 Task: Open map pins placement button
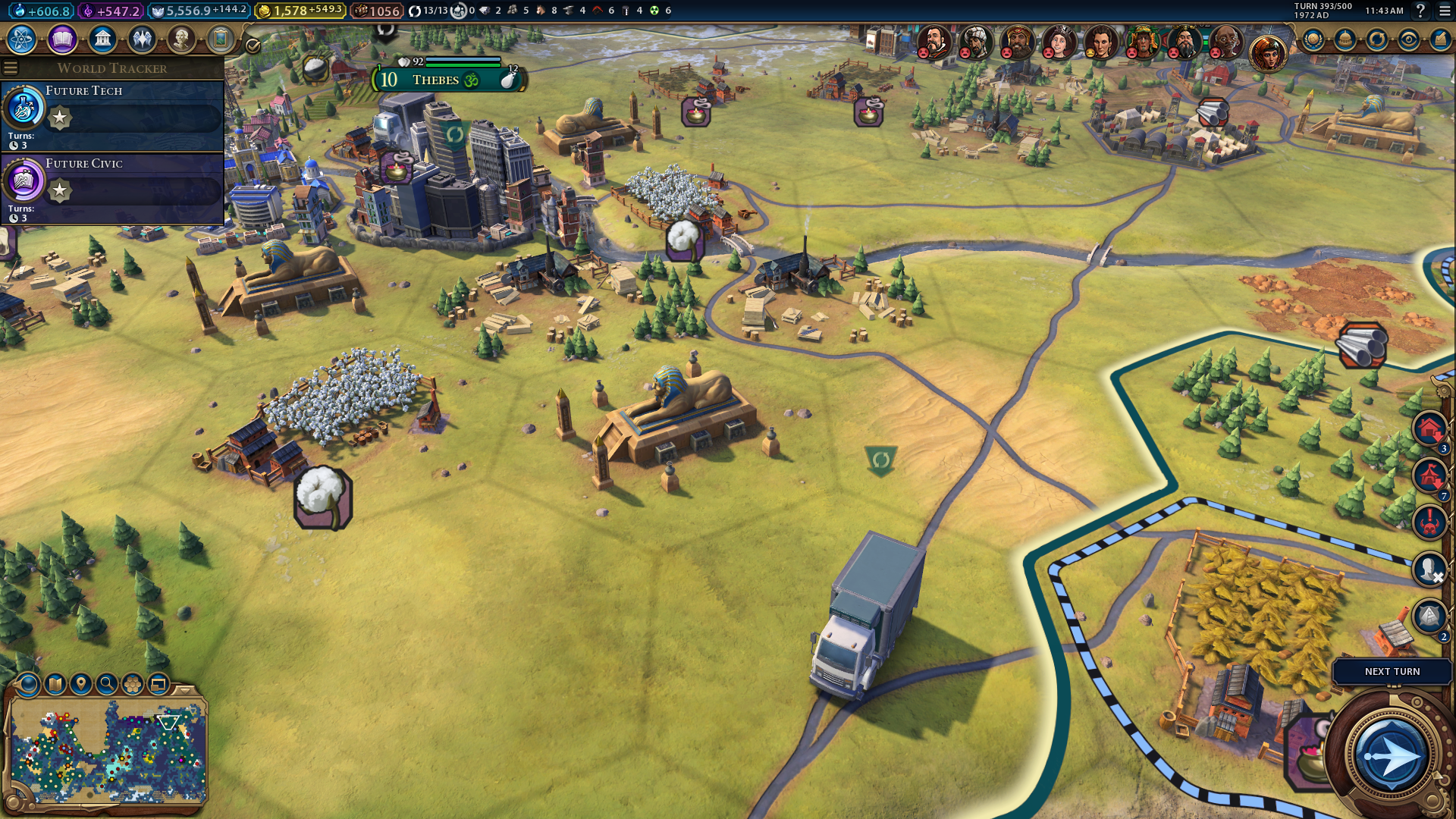coord(81,684)
